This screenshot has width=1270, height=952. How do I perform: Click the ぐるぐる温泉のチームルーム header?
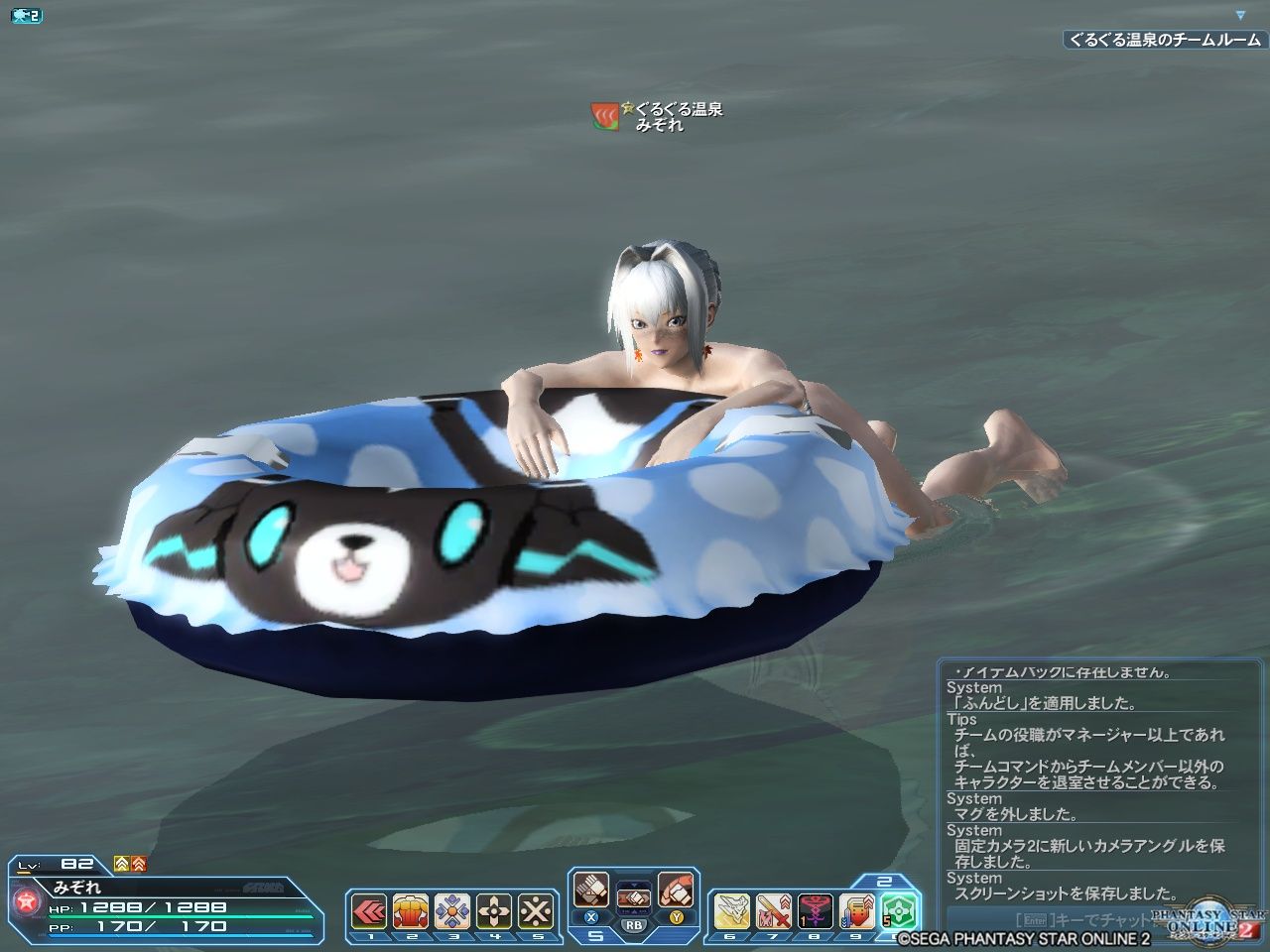[1159, 42]
